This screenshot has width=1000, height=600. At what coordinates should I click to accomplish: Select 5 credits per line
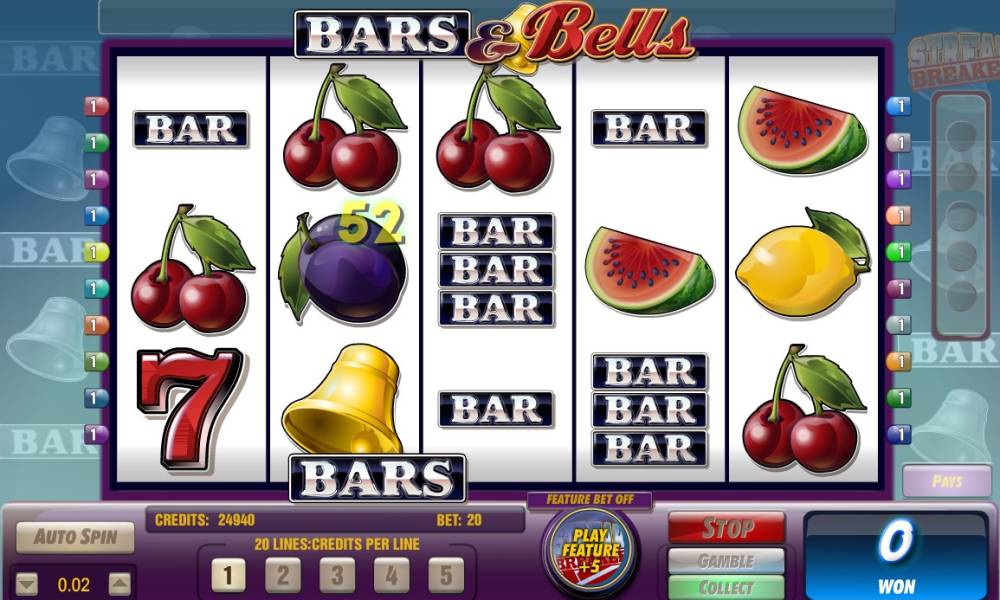point(446,575)
